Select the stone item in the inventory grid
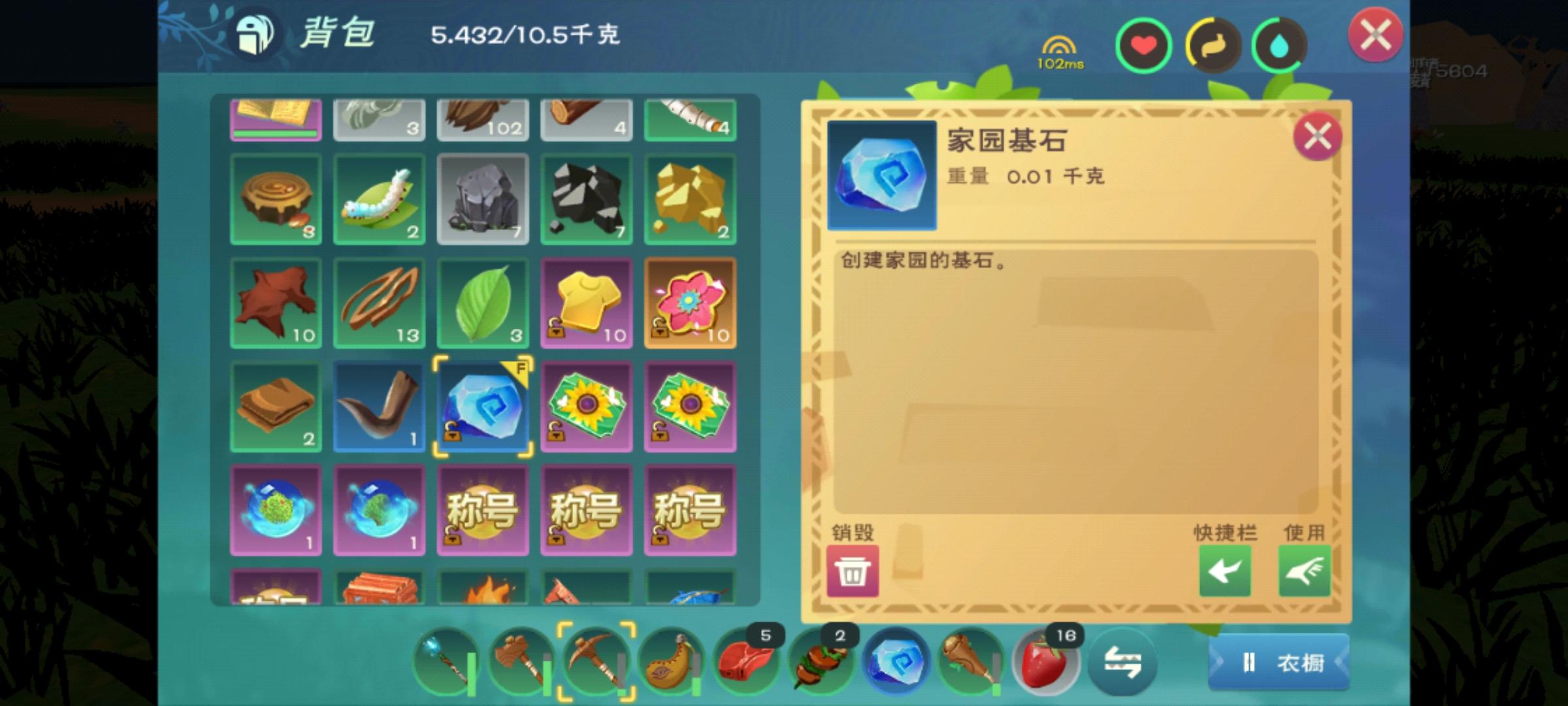This screenshot has height=706, width=1568. (x=483, y=199)
